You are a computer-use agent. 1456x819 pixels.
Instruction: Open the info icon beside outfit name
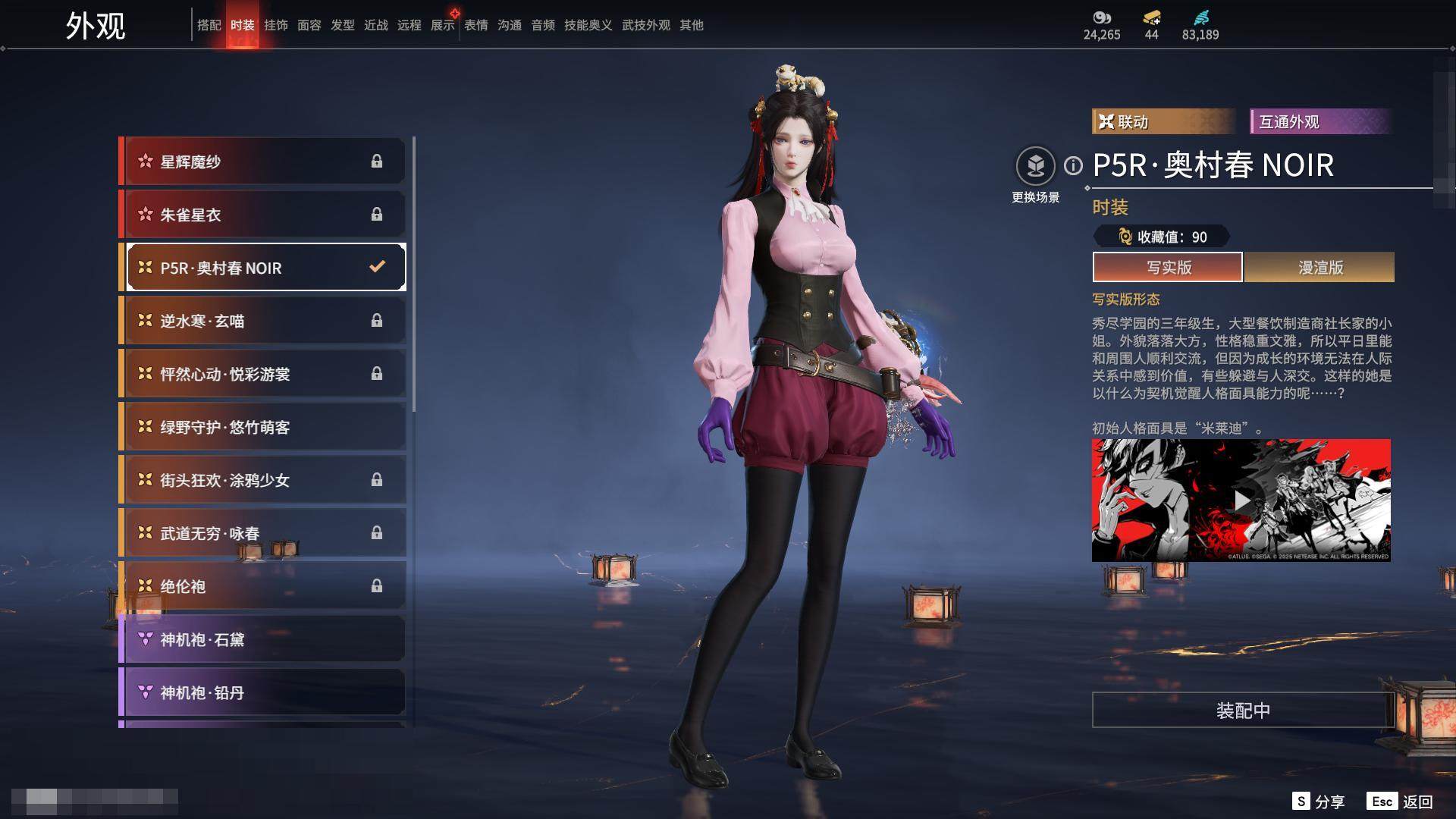pos(1073,165)
